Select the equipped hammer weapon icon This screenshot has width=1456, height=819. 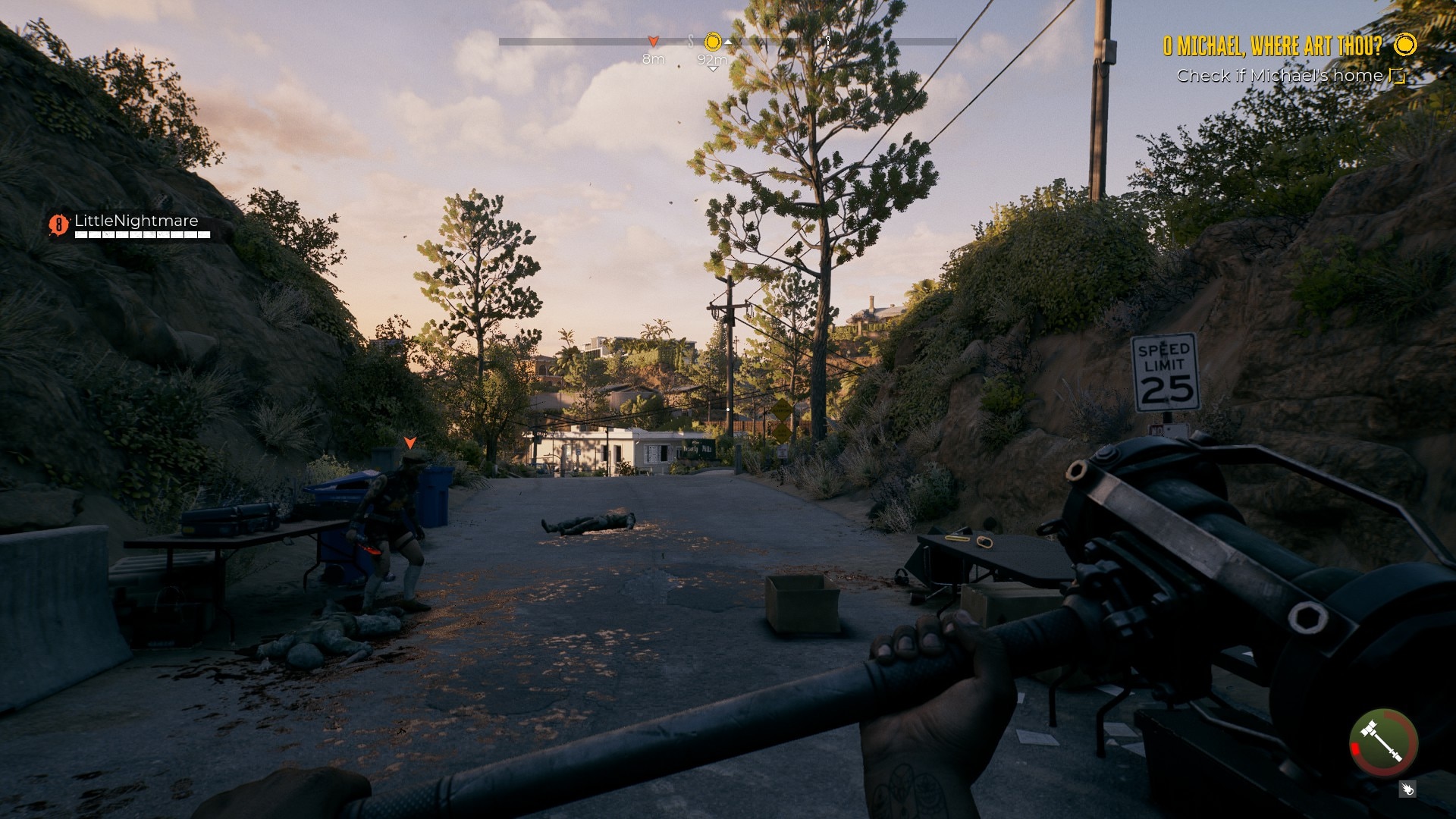pyautogui.click(x=1383, y=743)
